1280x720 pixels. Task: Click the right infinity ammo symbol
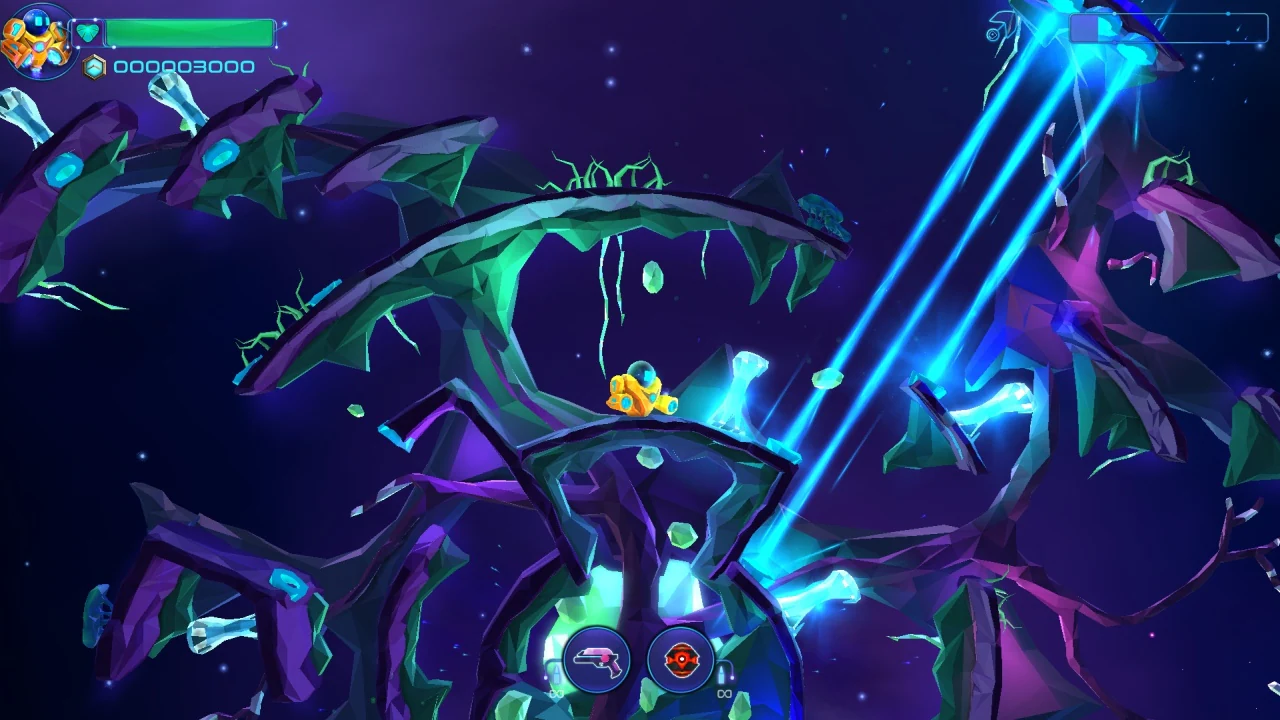[x=725, y=694]
